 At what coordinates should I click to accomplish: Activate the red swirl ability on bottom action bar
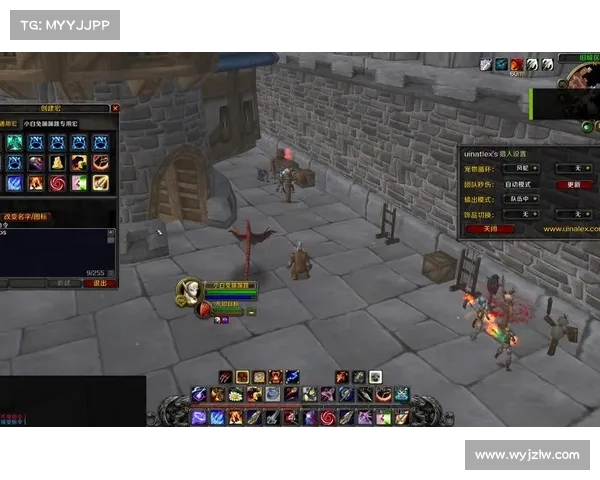point(326,417)
